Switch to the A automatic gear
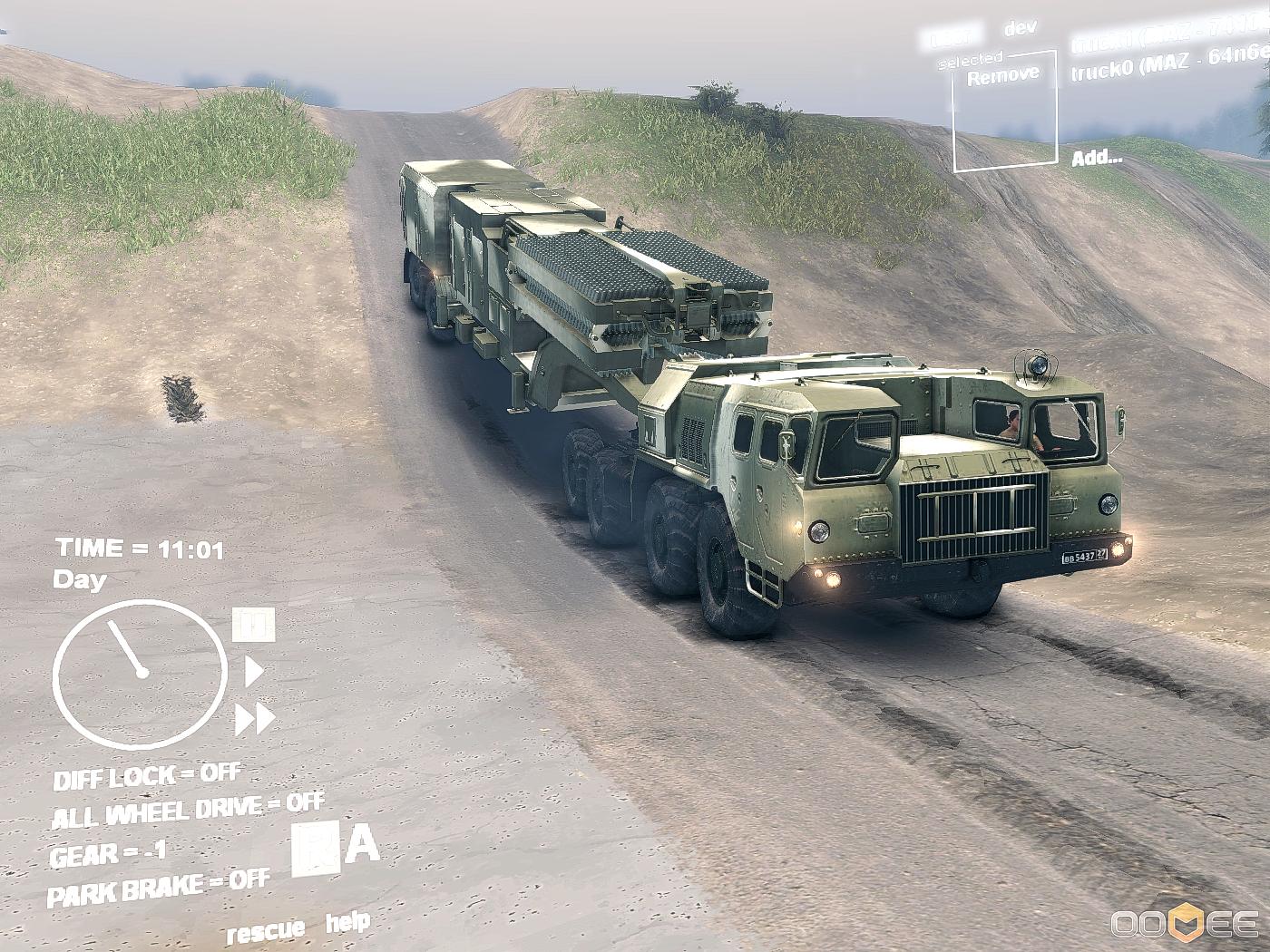The image size is (1270, 952). tap(363, 845)
